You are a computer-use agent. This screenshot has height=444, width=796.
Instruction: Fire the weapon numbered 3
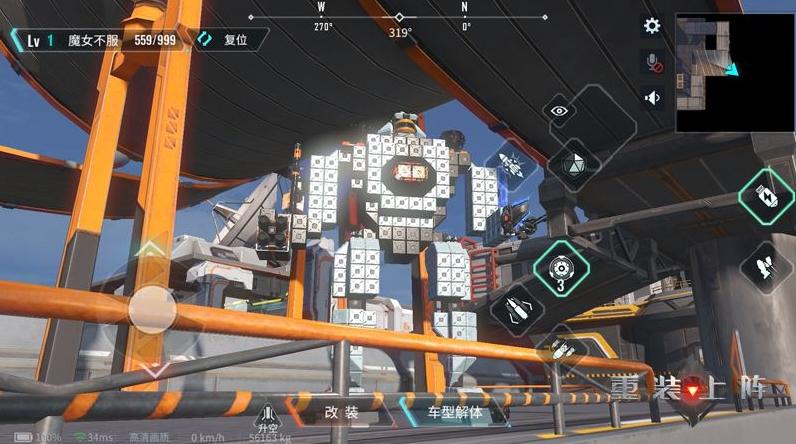[561, 267]
